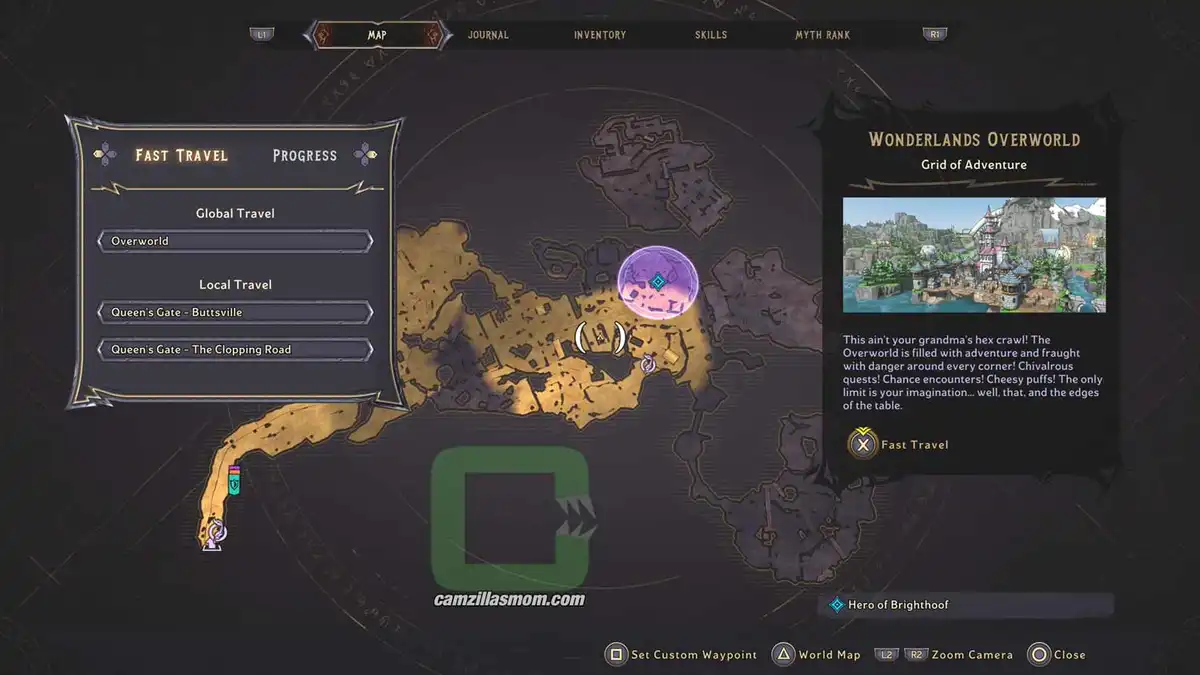Choose Overworld under Global Travel

tap(235, 241)
